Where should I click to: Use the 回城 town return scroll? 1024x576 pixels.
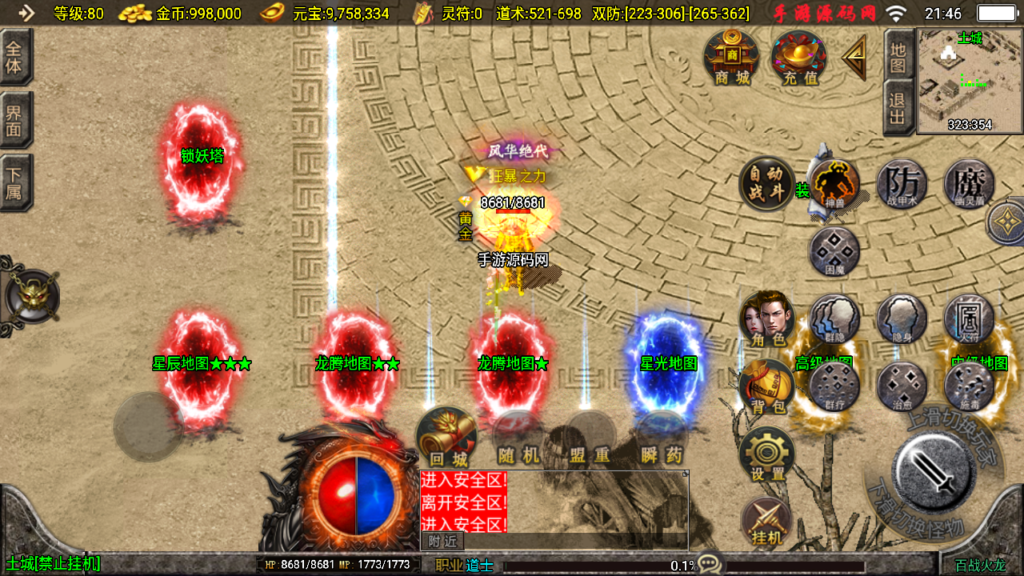pyautogui.click(x=445, y=437)
